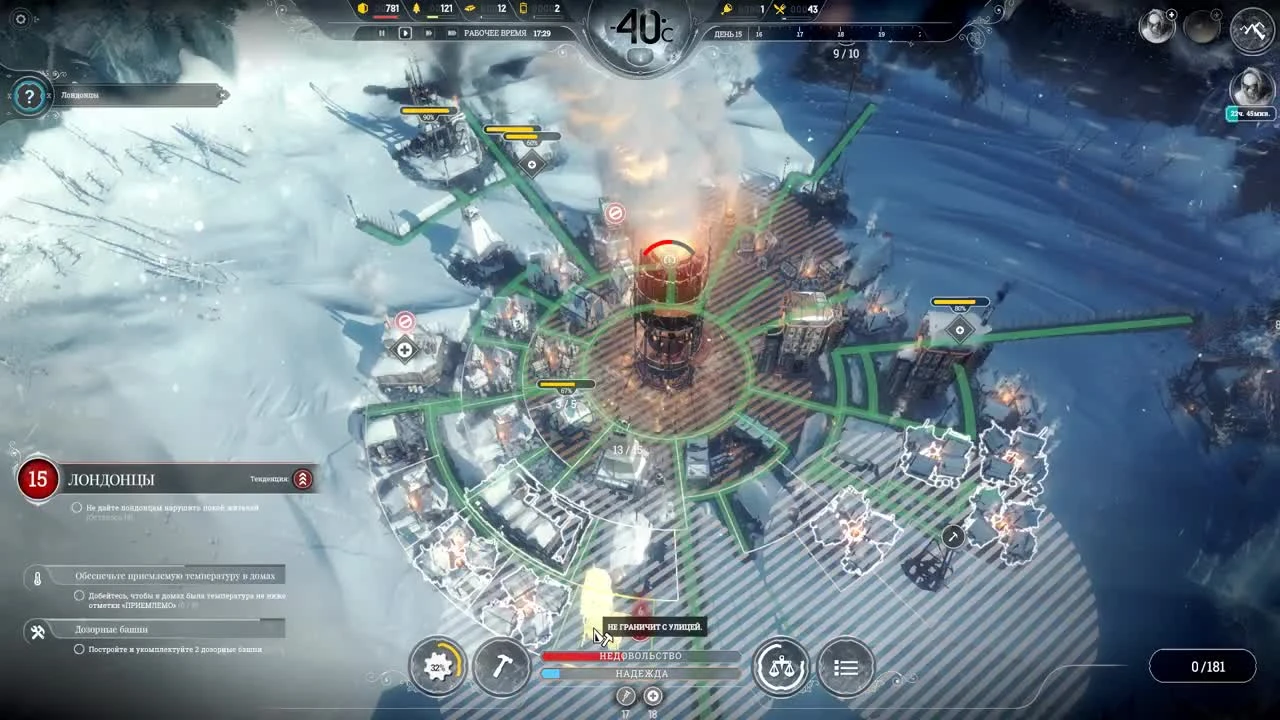Click the wood resource icon showing 121
Screen dimensions: 1280x720
(x=416, y=8)
